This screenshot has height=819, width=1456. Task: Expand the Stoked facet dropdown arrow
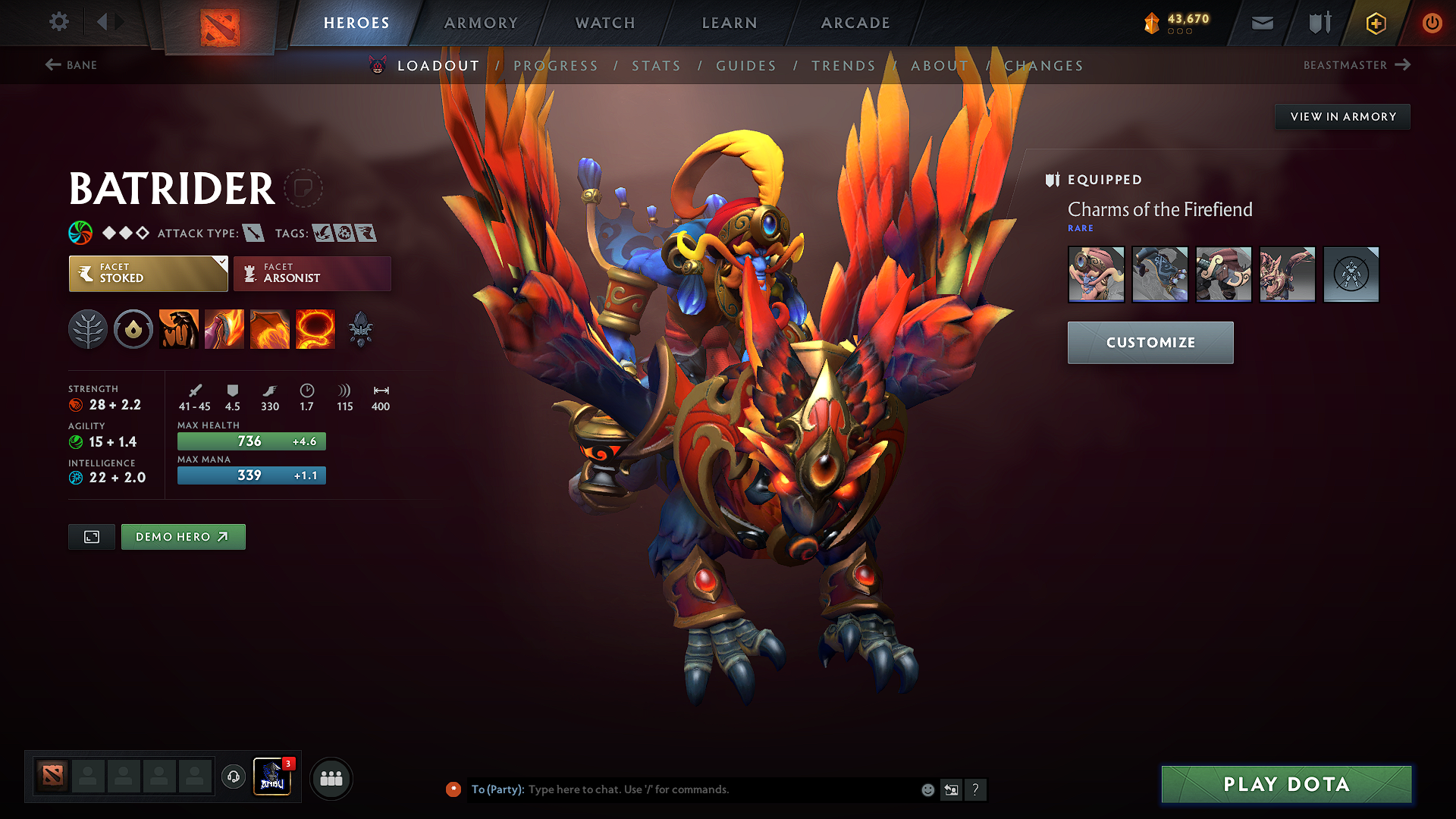221,264
